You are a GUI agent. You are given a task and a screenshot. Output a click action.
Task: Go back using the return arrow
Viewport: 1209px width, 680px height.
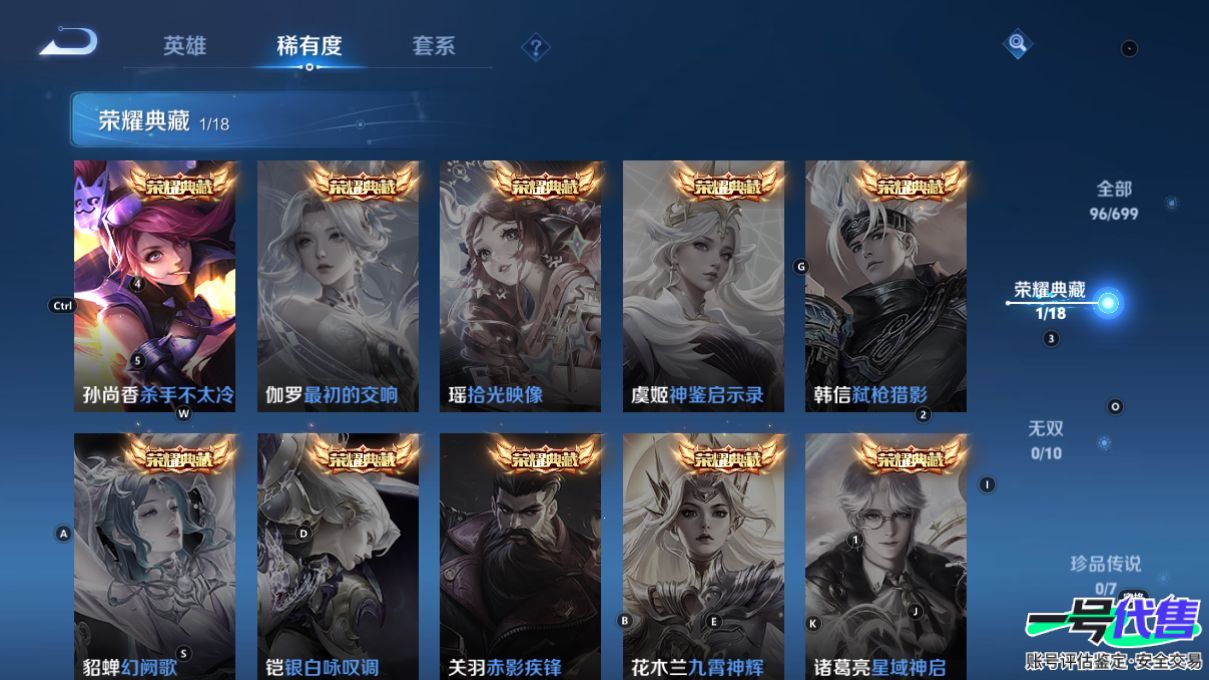click(x=68, y=43)
